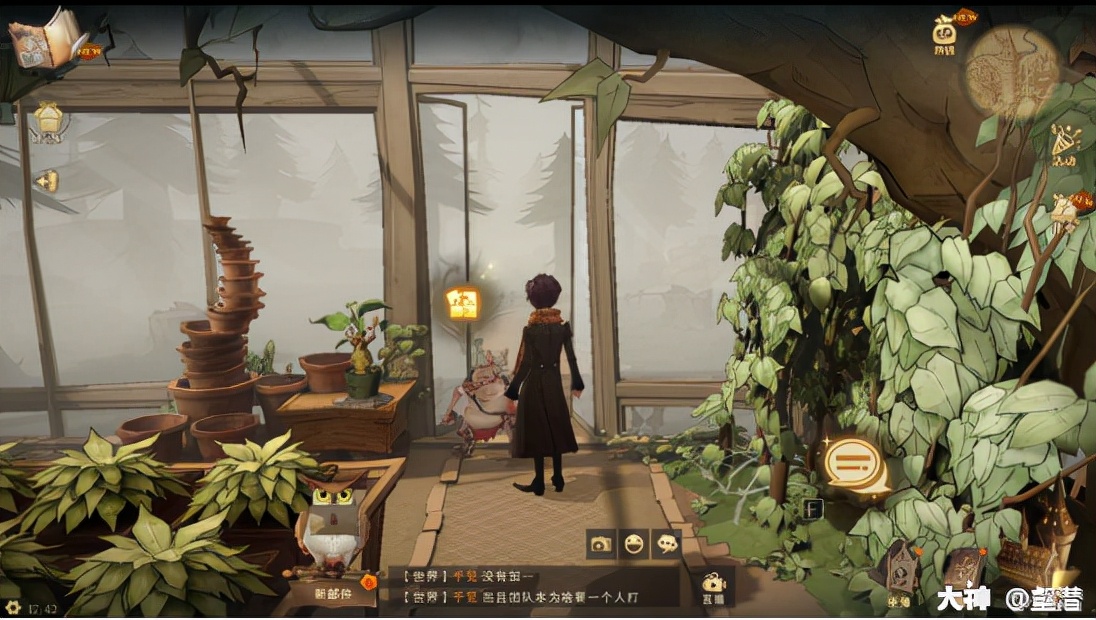Expand the collapsed side panel arrow
This screenshot has height=620, width=1096.
pos(46,181)
